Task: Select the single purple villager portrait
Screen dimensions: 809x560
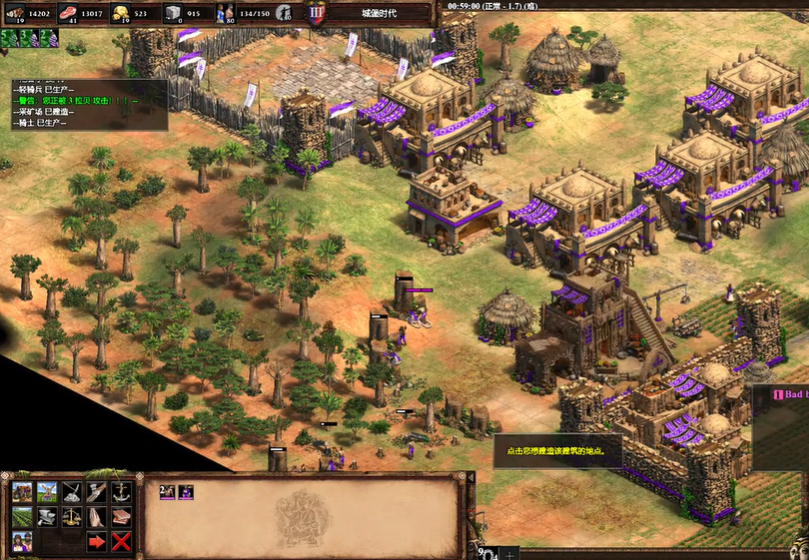Action: click(x=186, y=492)
